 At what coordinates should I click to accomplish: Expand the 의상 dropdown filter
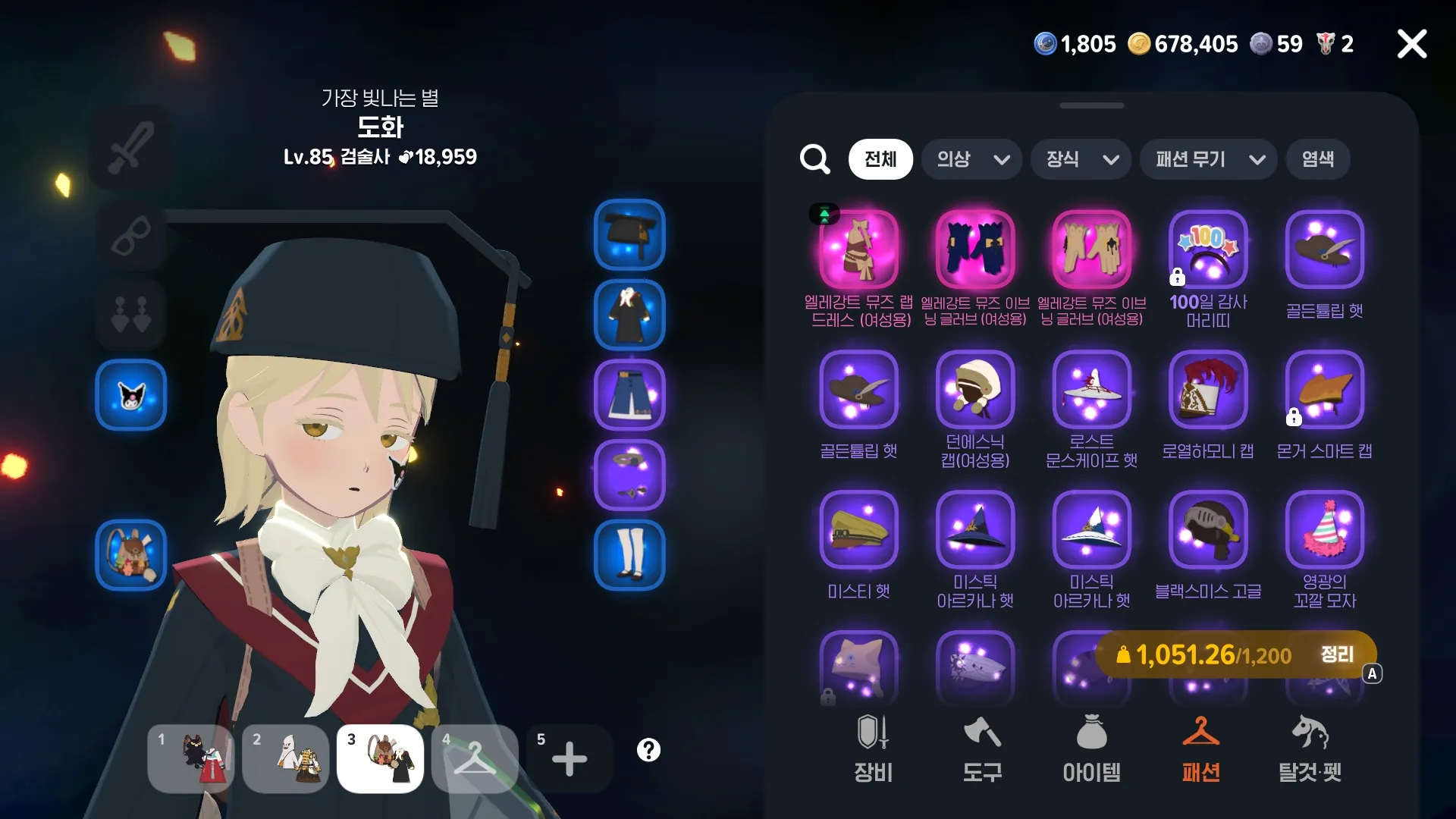[971, 159]
